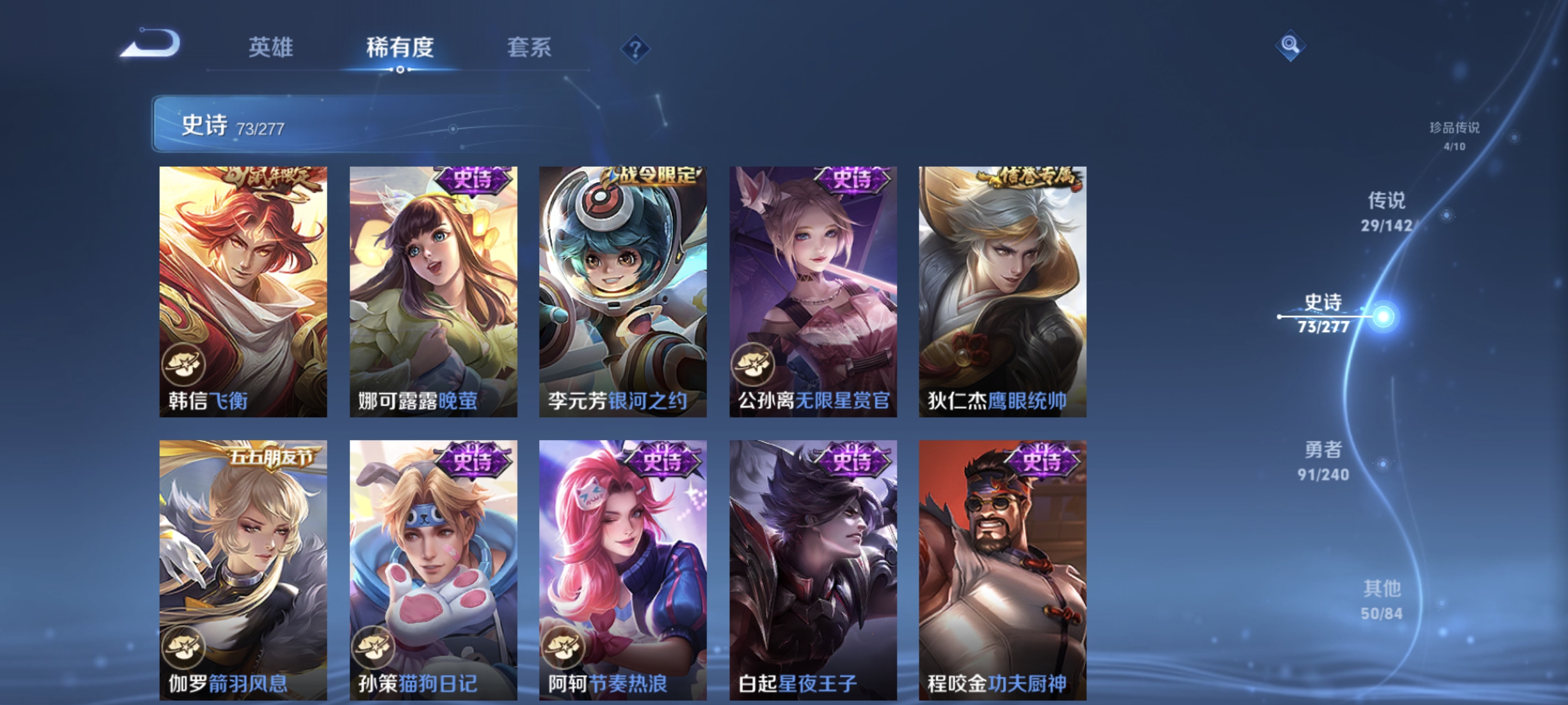Image resolution: width=1568 pixels, height=705 pixels.
Task: Open the 娜可露露晚萤 skin card
Action: tap(433, 286)
